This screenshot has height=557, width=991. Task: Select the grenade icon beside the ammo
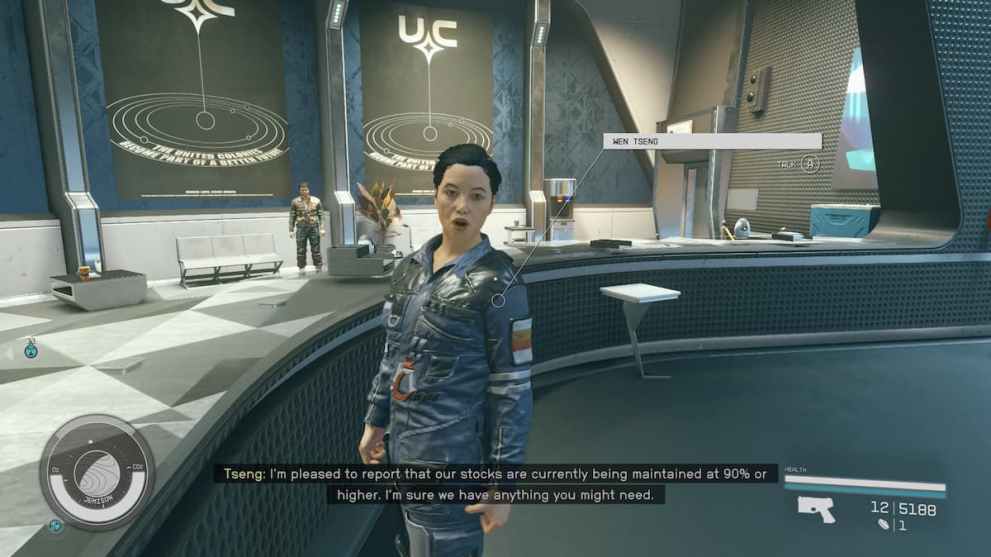[x=881, y=524]
